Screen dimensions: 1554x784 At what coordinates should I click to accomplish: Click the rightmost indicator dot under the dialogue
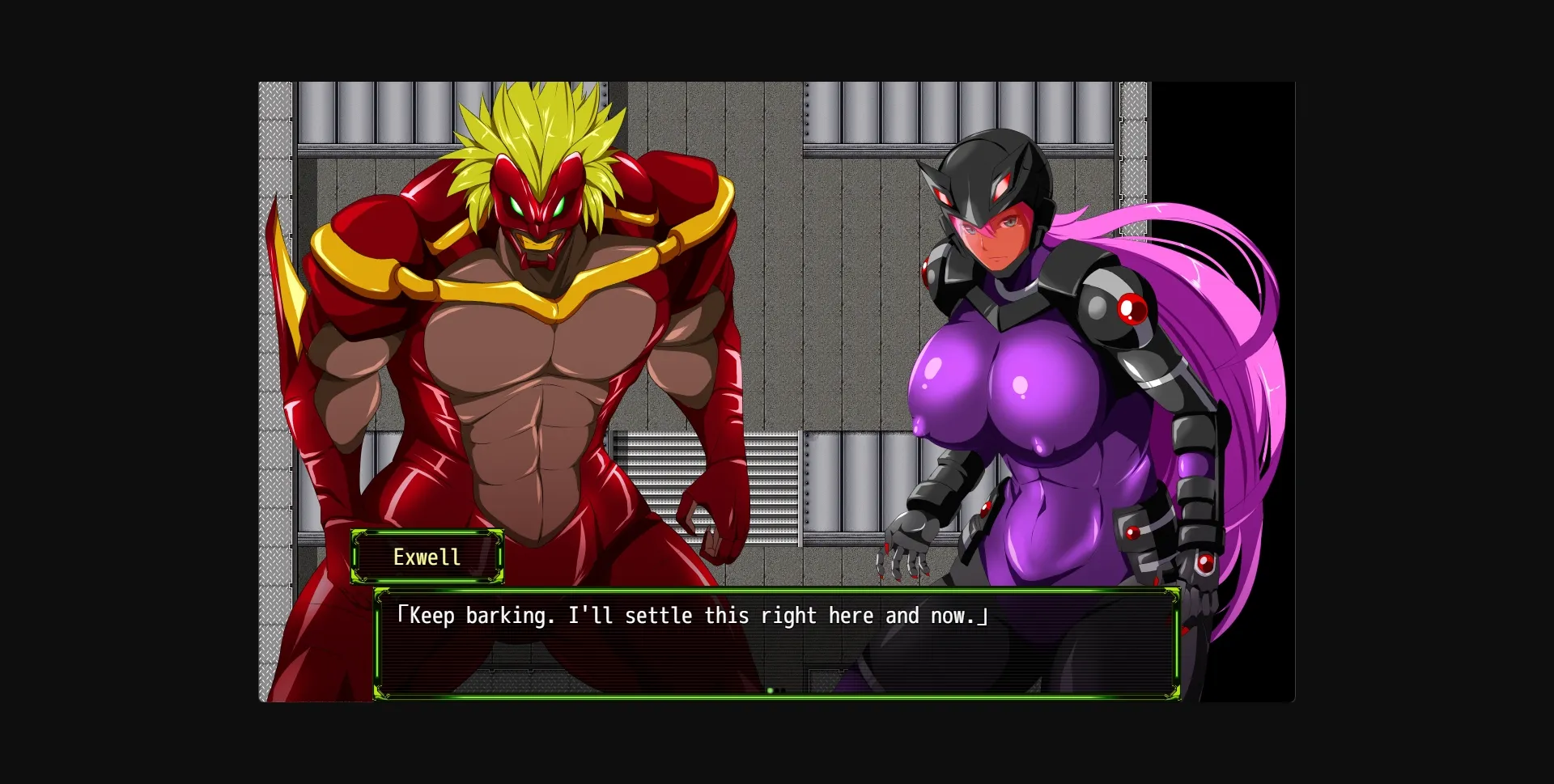[x=783, y=689]
